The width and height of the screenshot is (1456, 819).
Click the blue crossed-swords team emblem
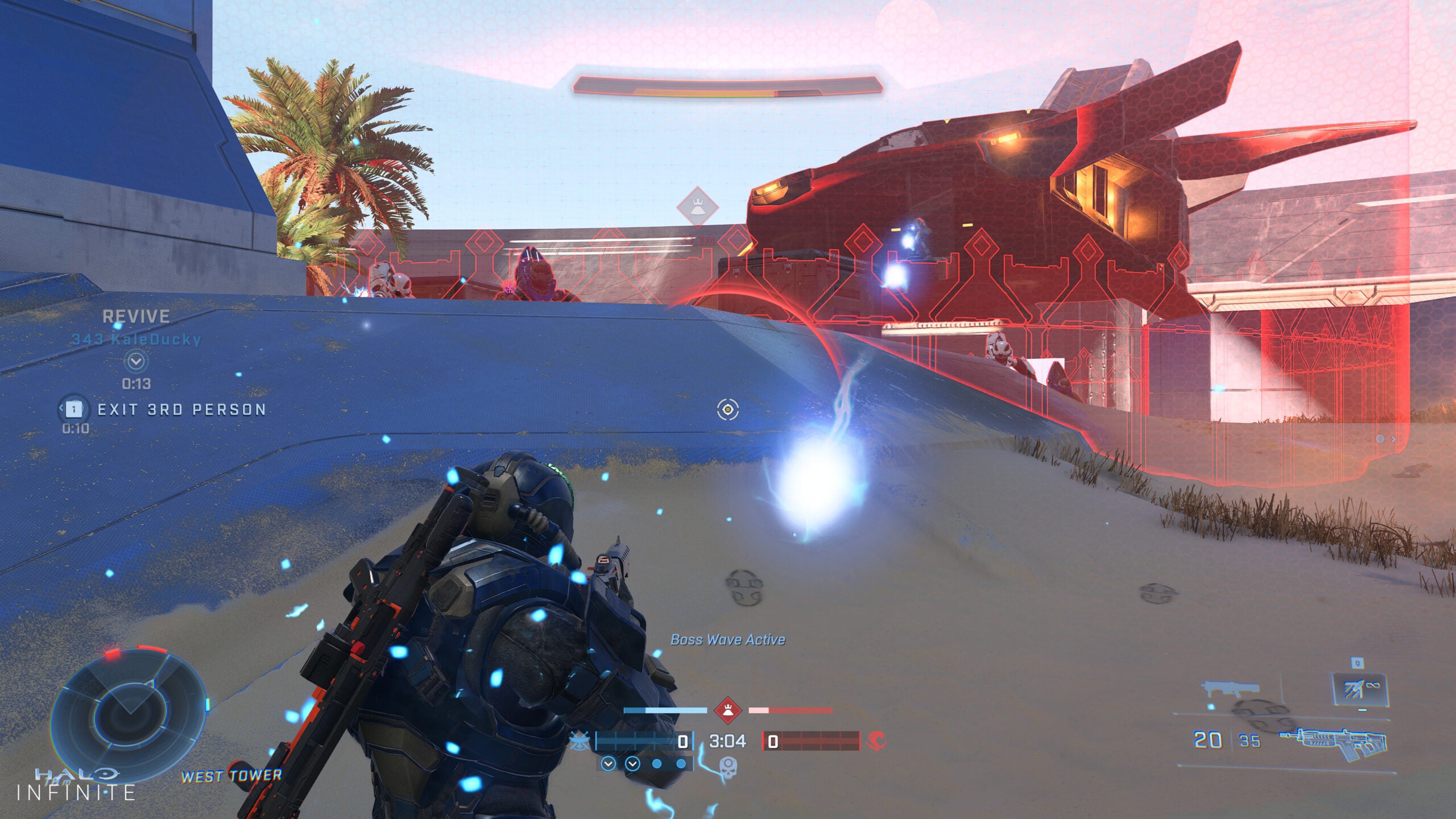(x=579, y=741)
